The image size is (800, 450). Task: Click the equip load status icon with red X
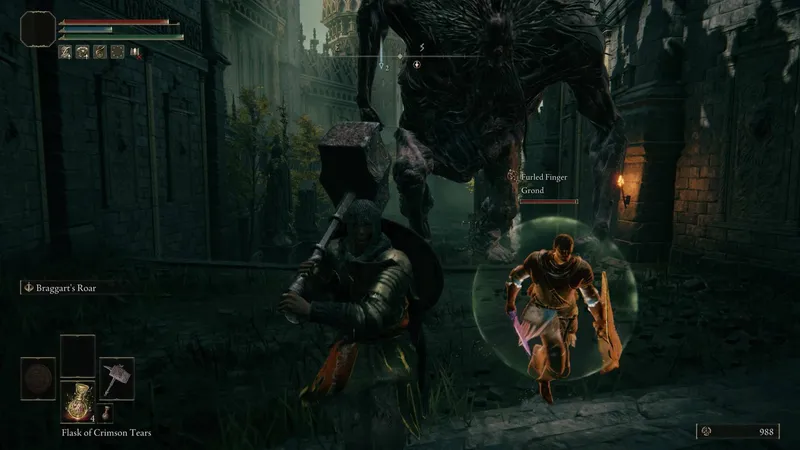click(x=136, y=52)
